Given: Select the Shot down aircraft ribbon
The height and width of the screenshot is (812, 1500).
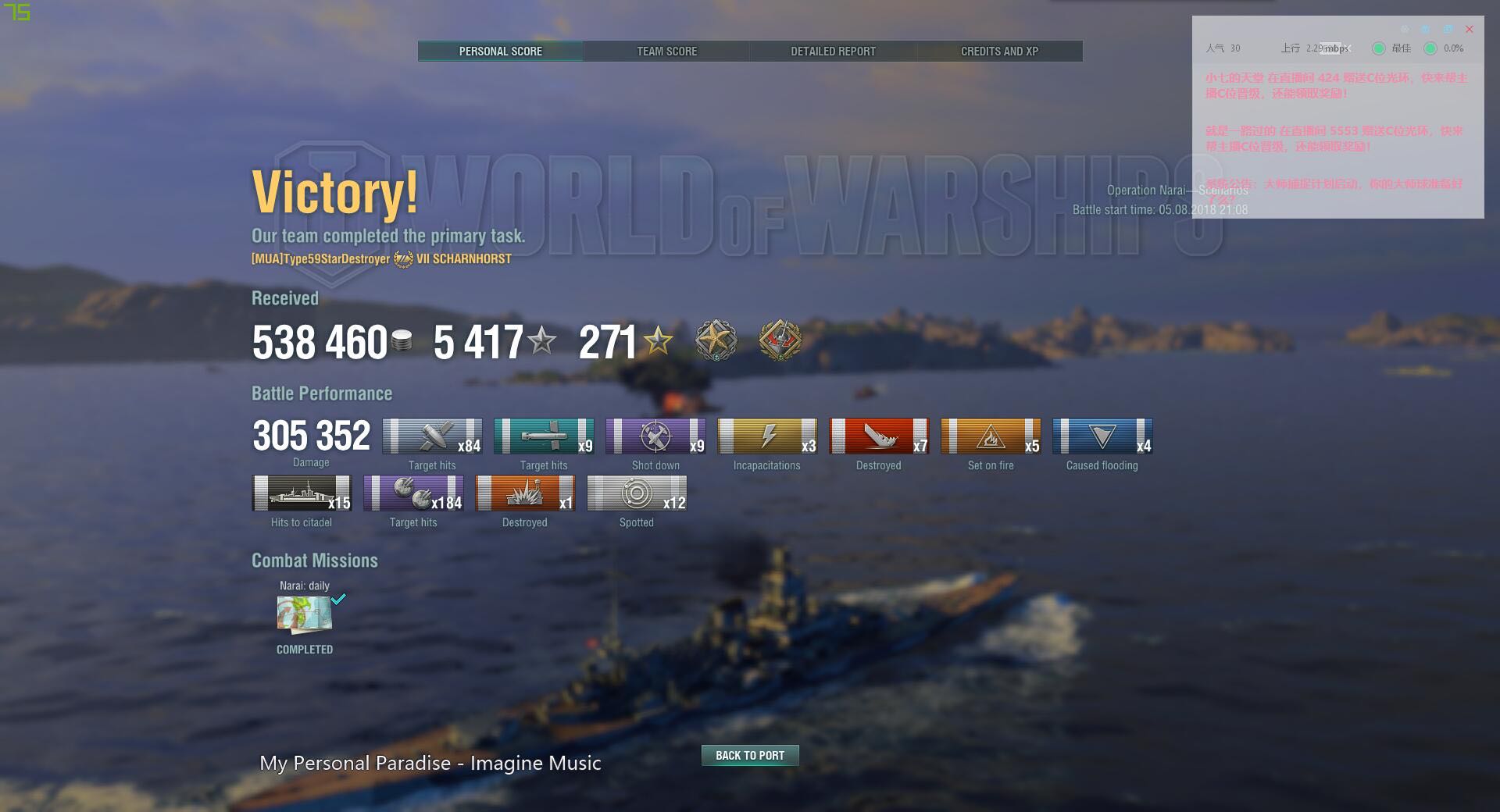Looking at the screenshot, I should point(655,436).
